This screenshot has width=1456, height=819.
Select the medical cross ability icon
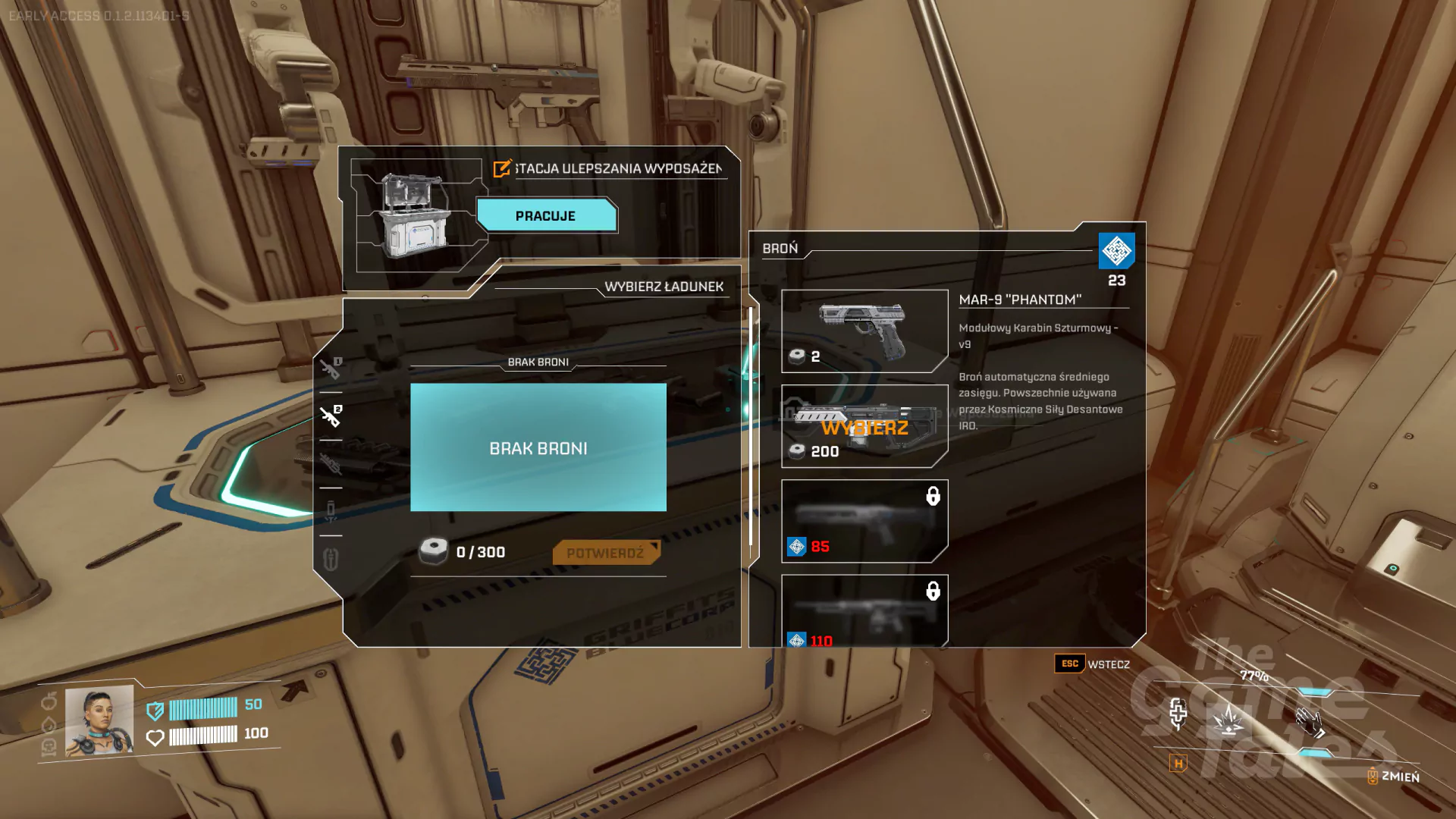pyautogui.click(x=1178, y=714)
